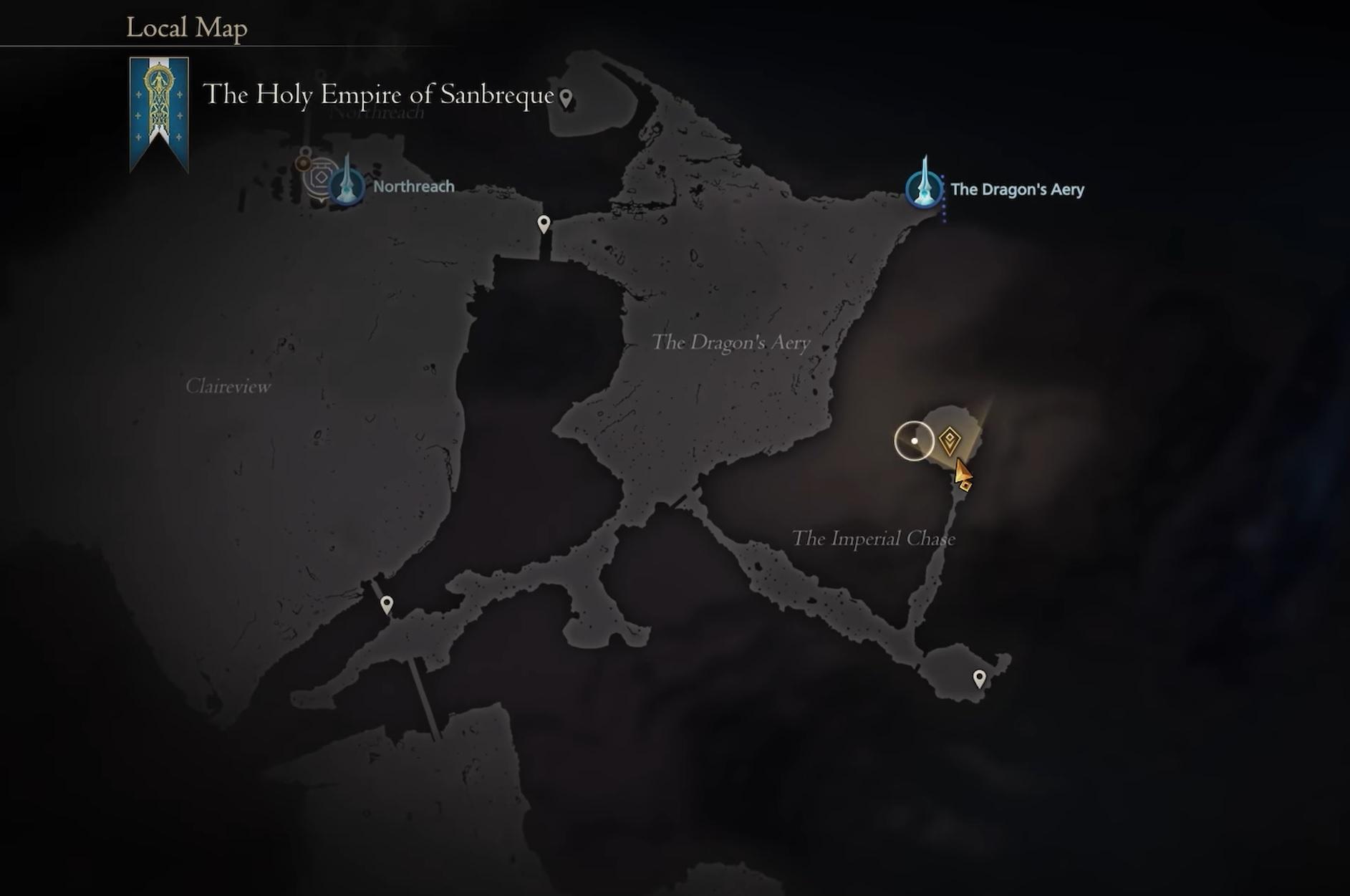1350x896 pixels.
Task: Click the Northreach label text
Action: [x=413, y=186]
